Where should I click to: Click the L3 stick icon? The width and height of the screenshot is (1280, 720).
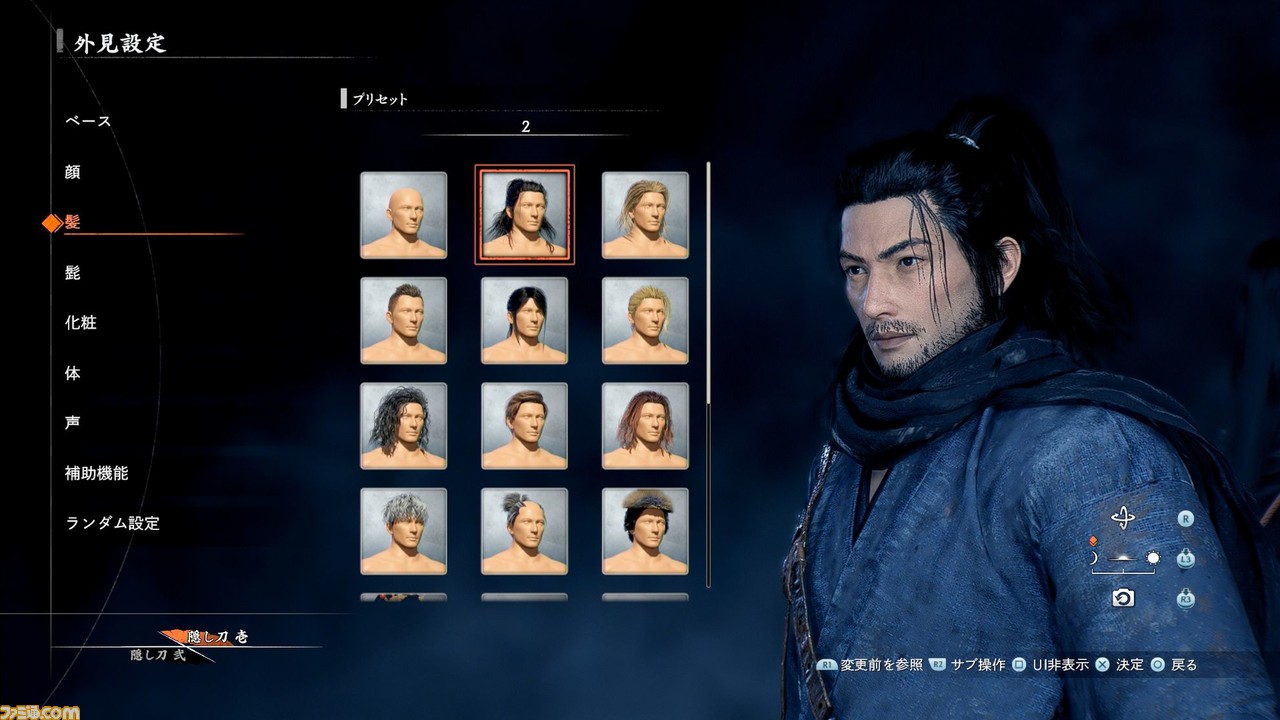point(1186,559)
